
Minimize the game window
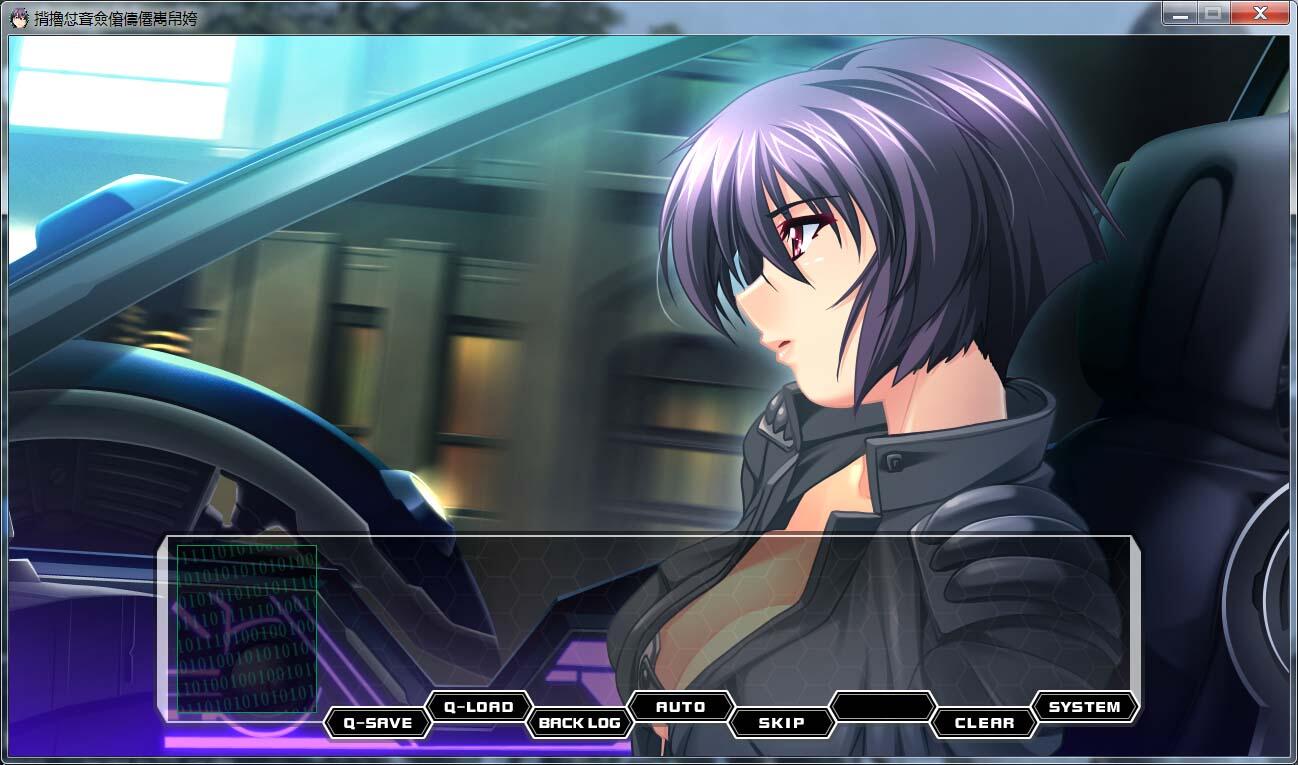[x=1180, y=14]
